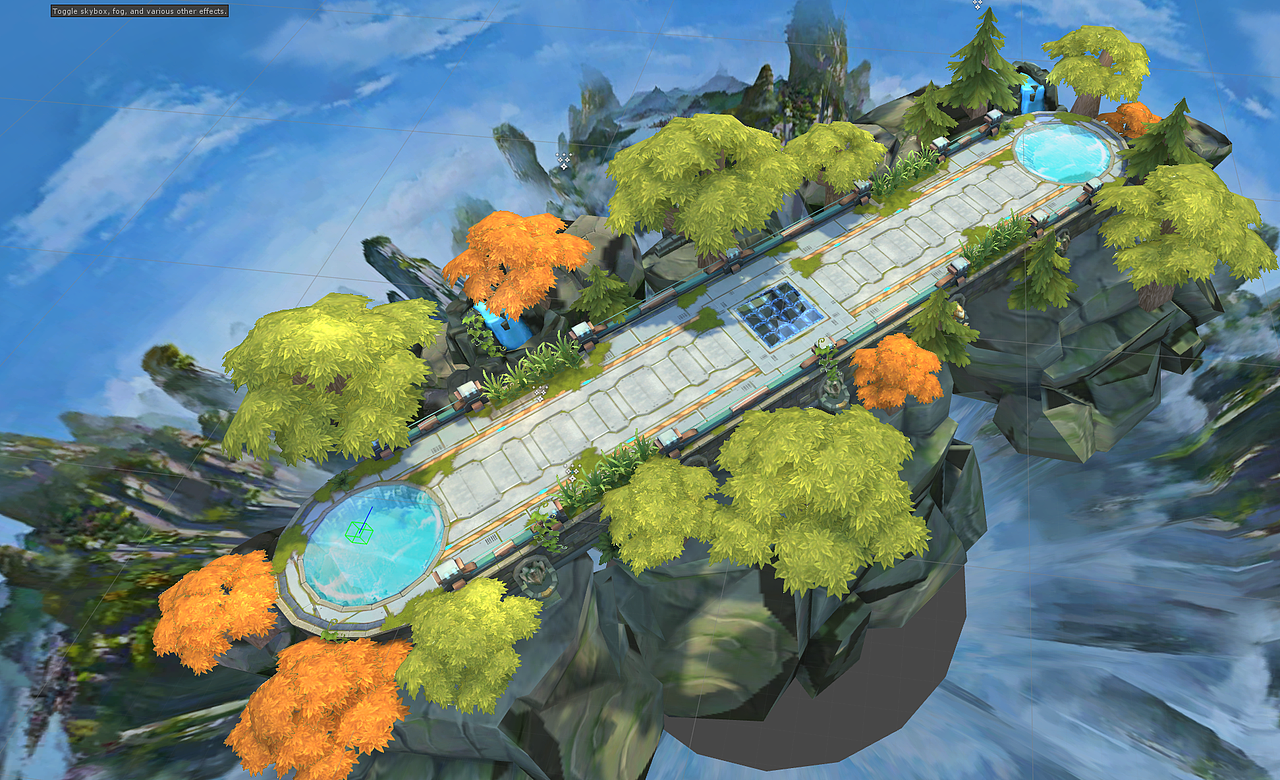Screen dimensions: 1280x780
Task: Select the marker above the mountain backdrop
Action: pos(562,162)
